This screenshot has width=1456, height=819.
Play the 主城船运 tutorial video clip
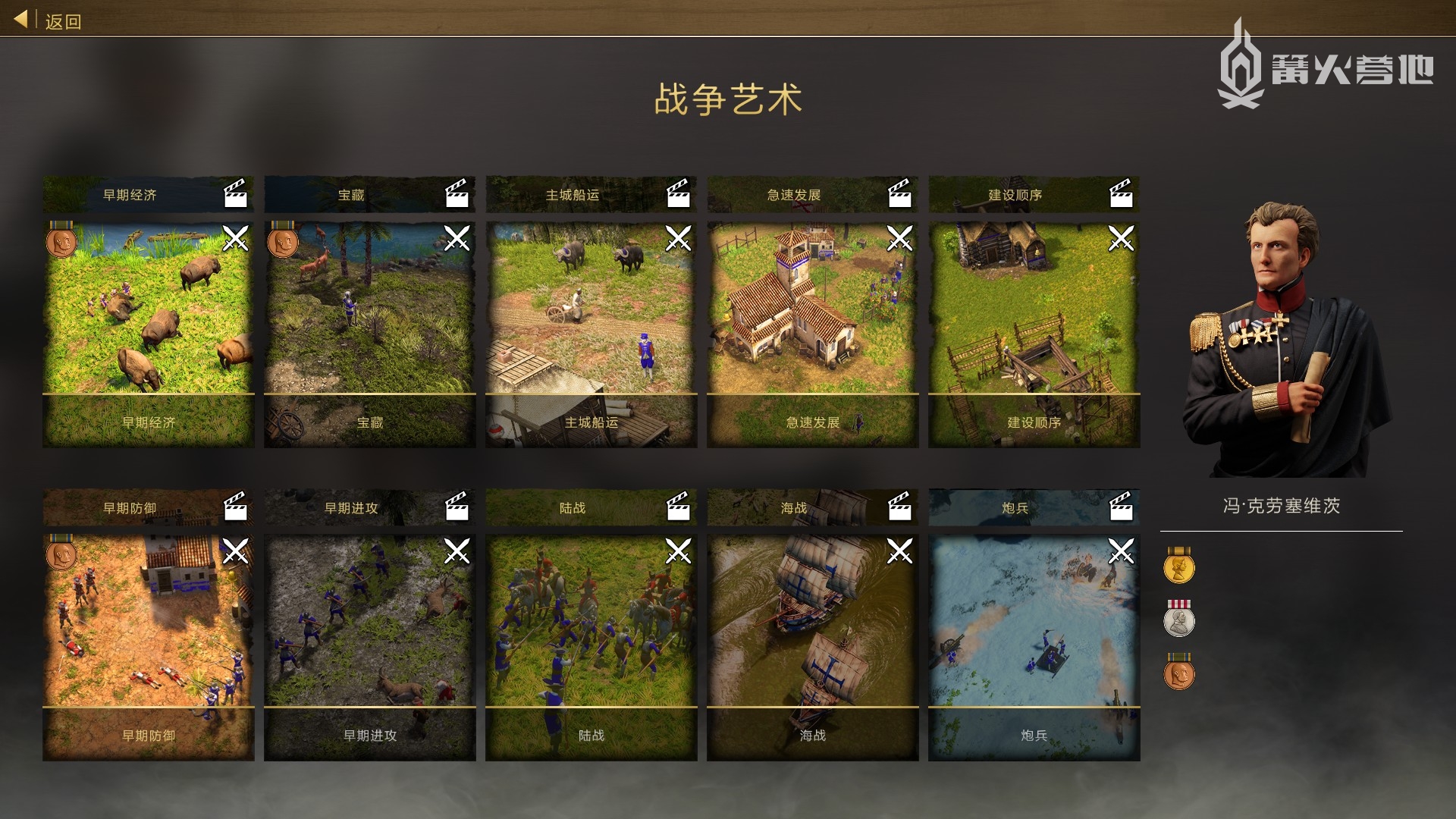coord(678,195)
